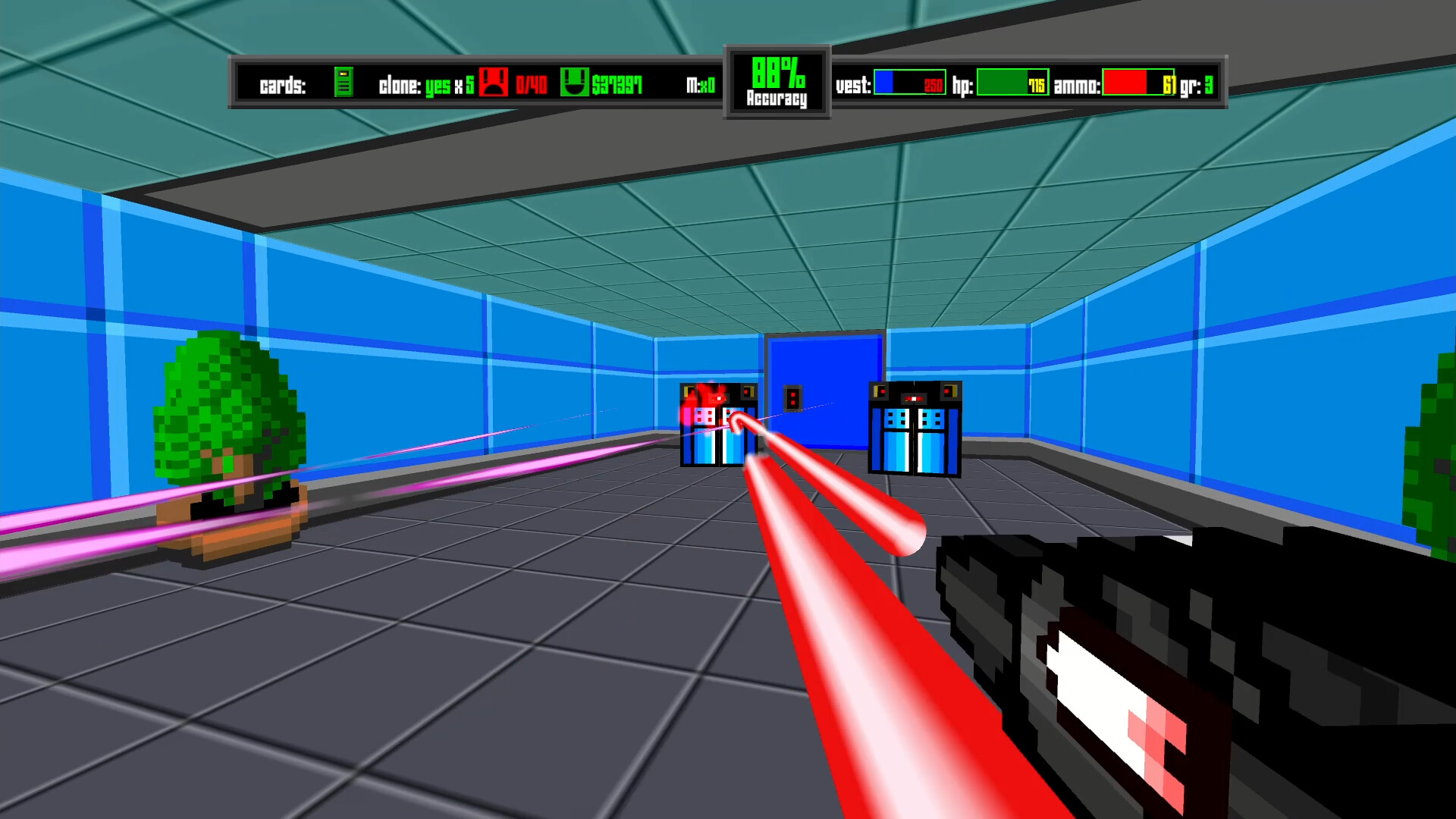Viewport: 1456px width, 819px height.
Task: Click the '0/40' kill count text
Action: [x=530, y=83]
